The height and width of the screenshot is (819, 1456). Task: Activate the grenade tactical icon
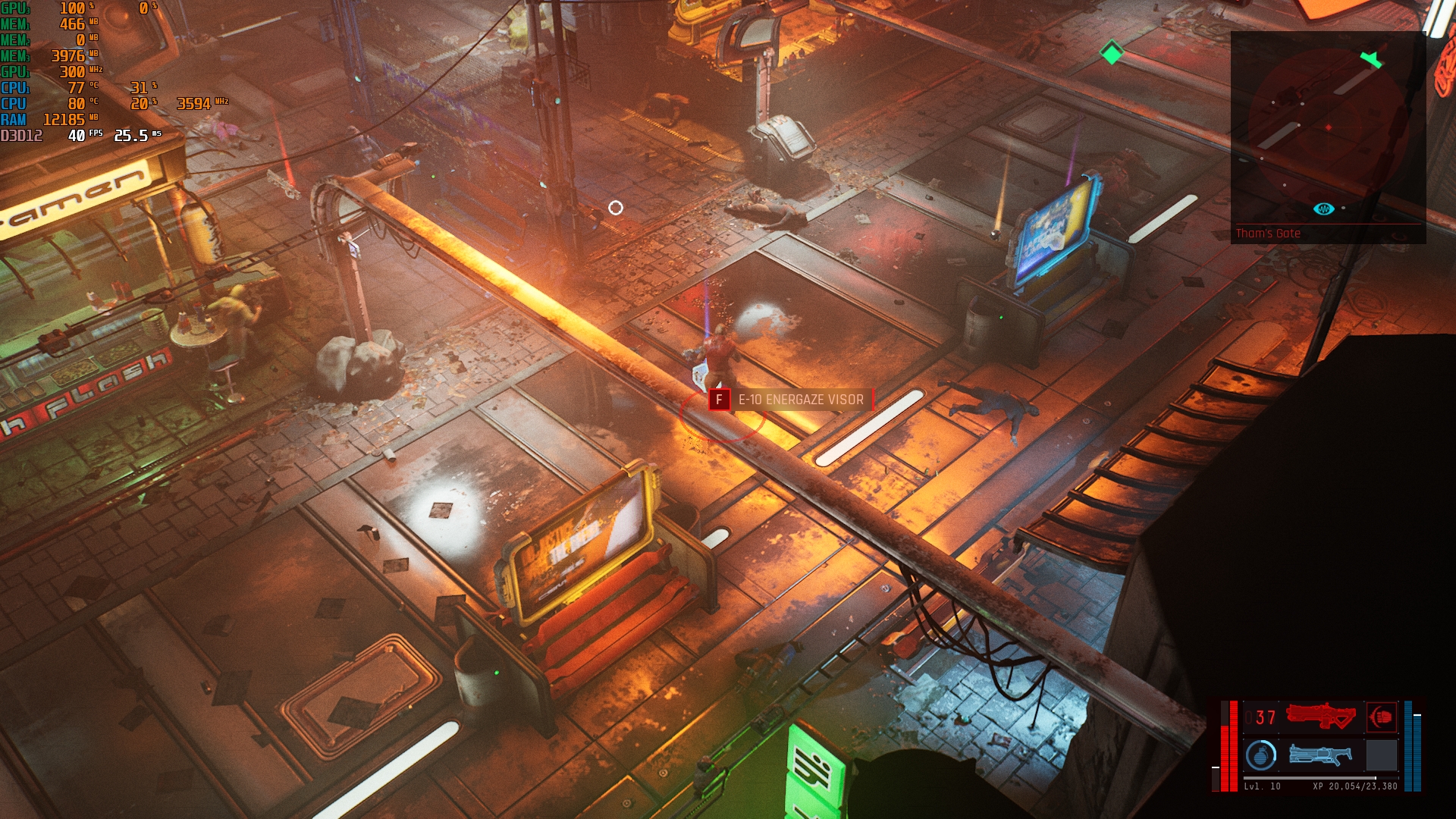click(x=1260, y=755)
